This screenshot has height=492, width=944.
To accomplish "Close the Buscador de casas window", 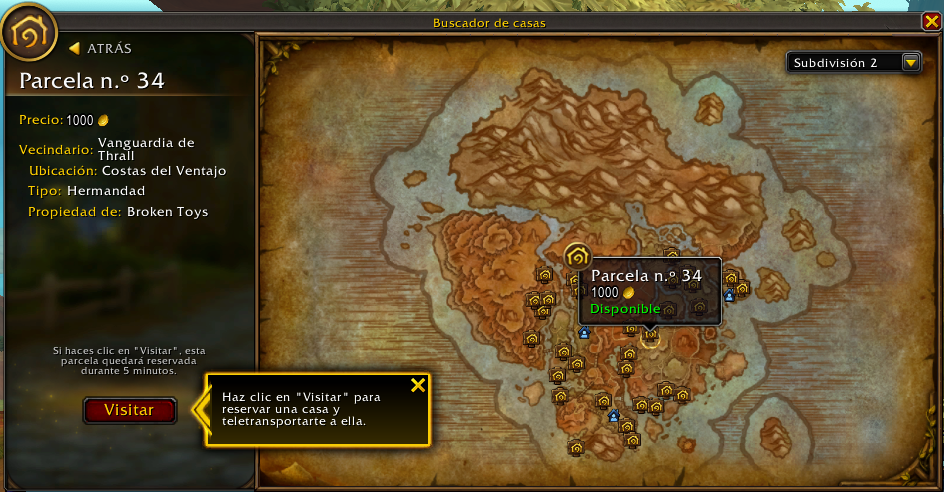I will [931, 22].
